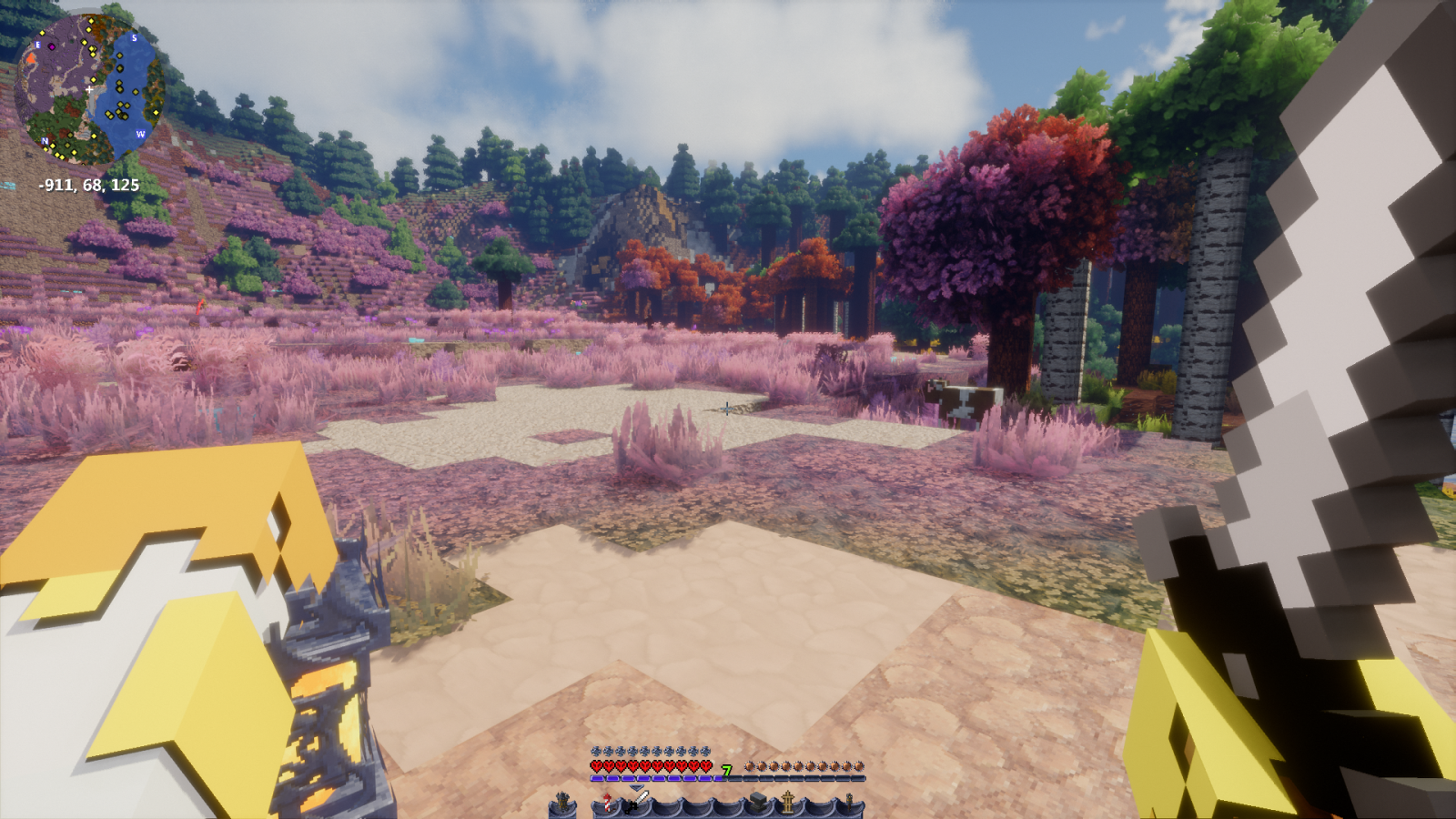Click the selection arrow above the hotbar
The height and width of the screenshot is (819, 1456).
click(x=636, y=787)
